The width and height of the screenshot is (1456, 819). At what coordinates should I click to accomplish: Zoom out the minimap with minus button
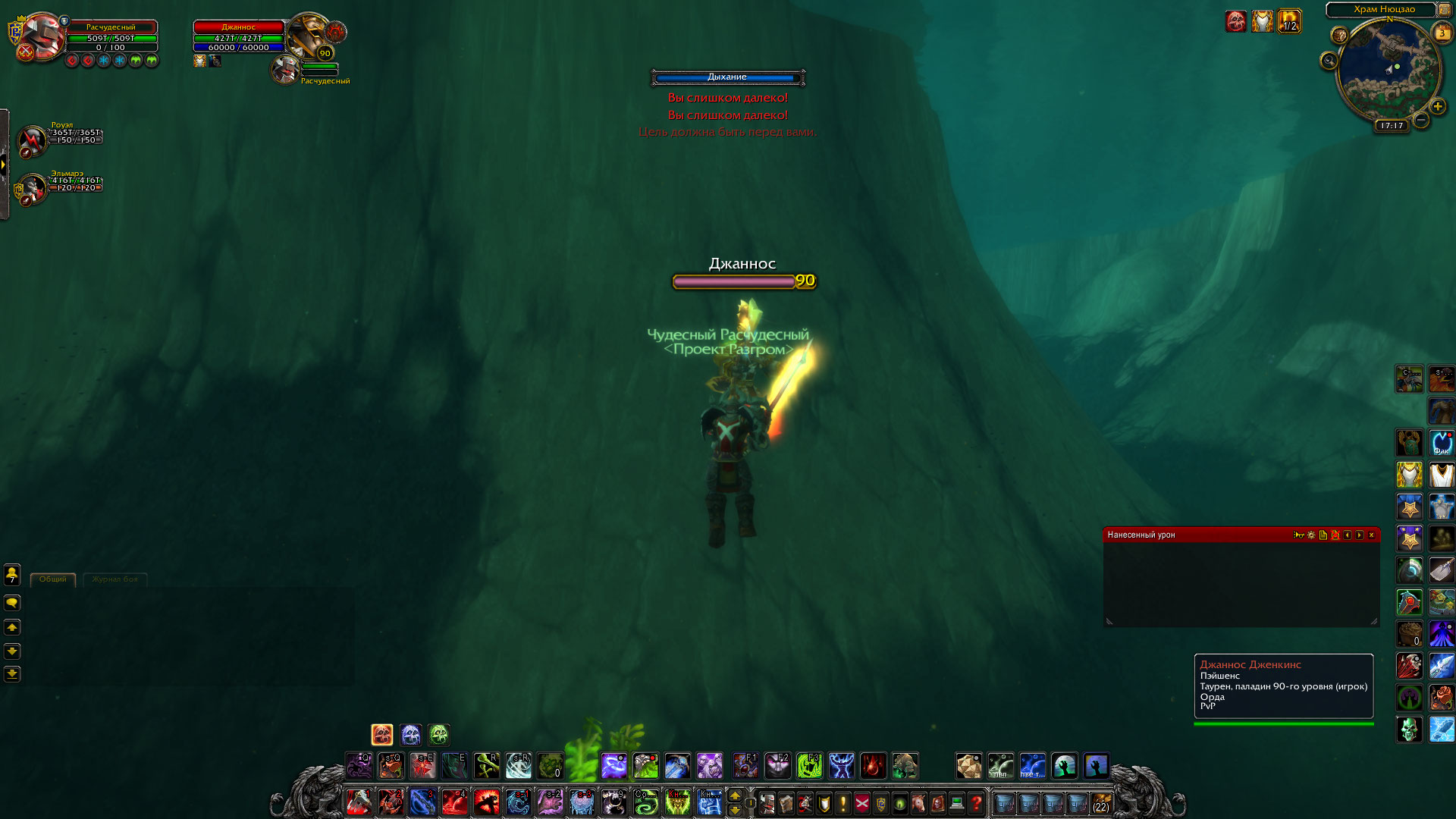pos(1421,120)
